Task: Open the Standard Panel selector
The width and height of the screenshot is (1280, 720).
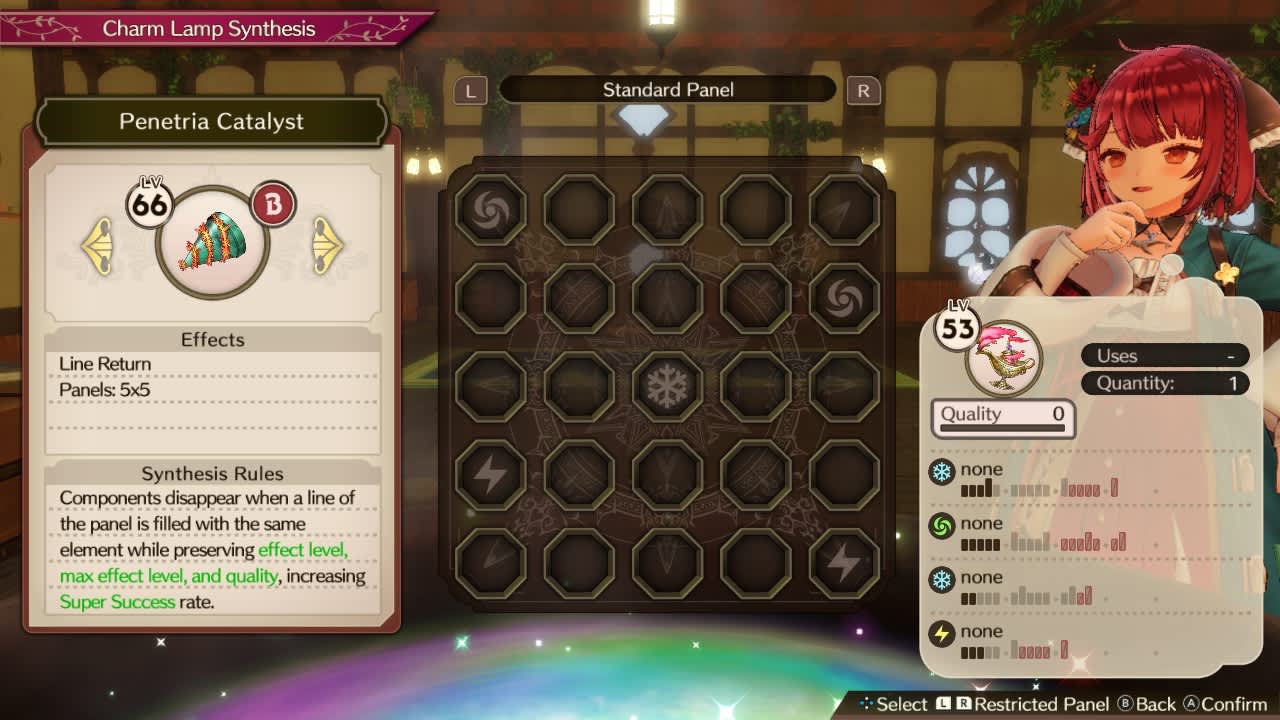Action: (667, 89)
